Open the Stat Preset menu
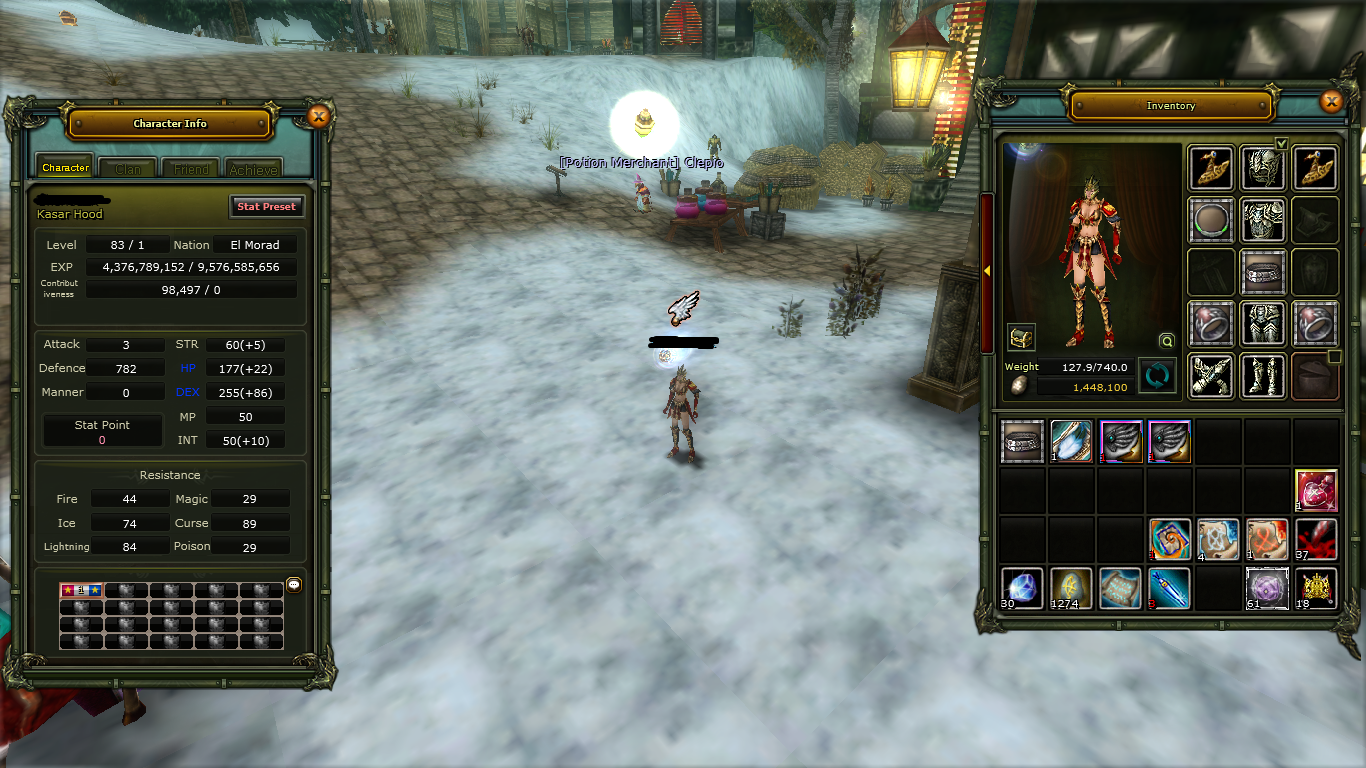This screenshot has width=1366, height=768. point(266,206)
